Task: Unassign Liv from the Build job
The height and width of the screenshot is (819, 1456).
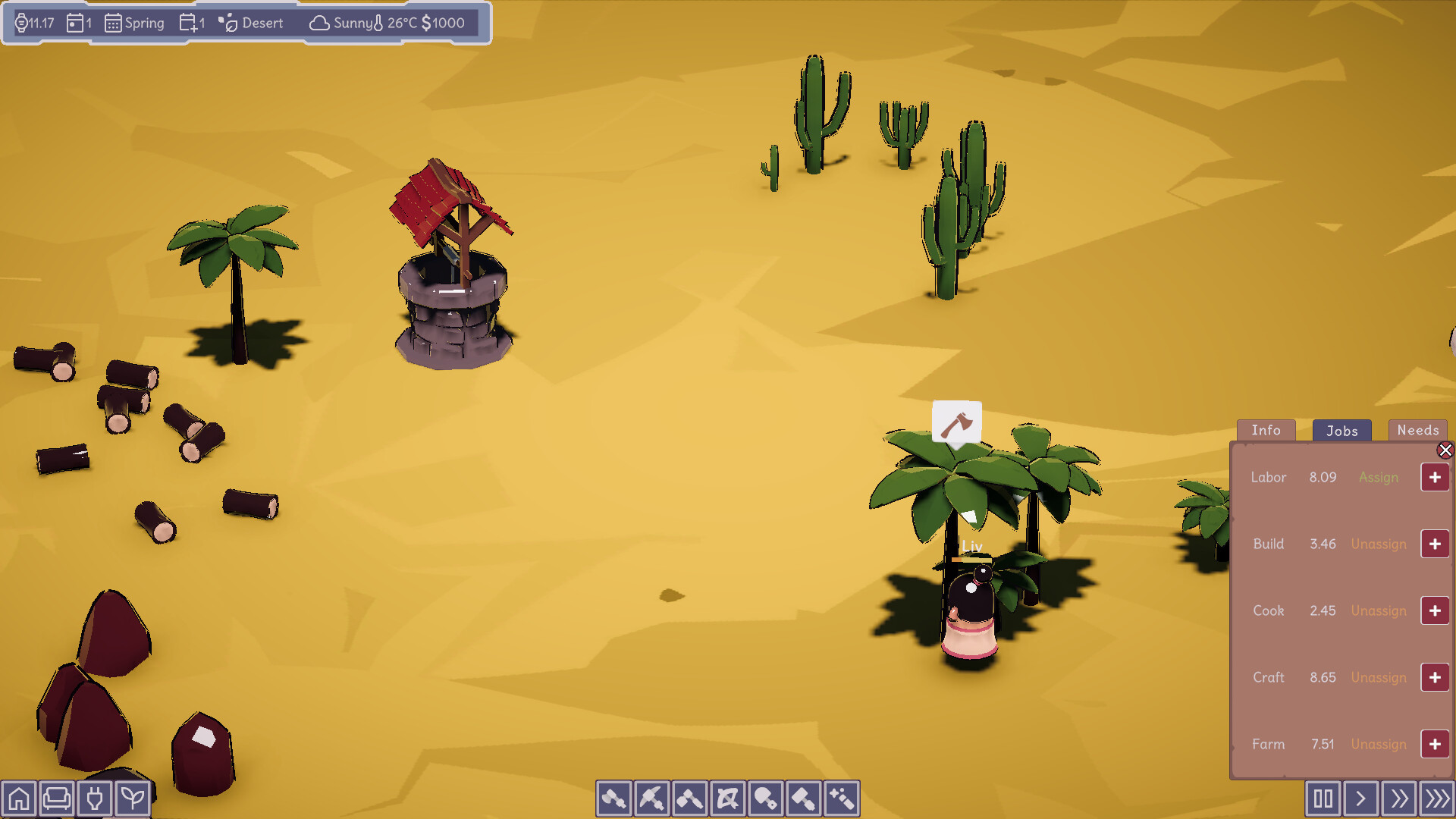Action: coord(1379,544)
